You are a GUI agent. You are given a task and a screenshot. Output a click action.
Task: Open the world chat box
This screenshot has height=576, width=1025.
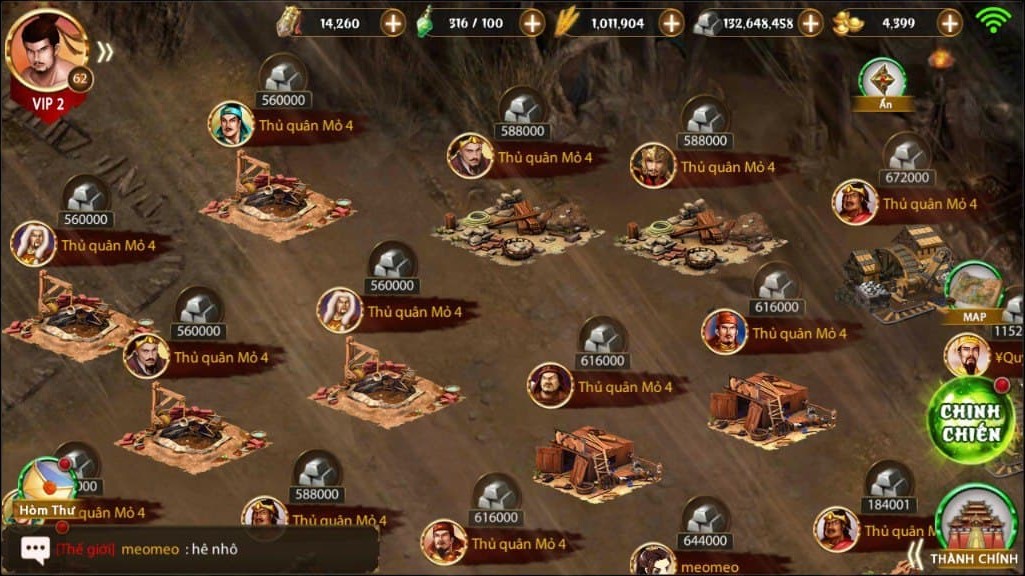[x=190, y=549]
